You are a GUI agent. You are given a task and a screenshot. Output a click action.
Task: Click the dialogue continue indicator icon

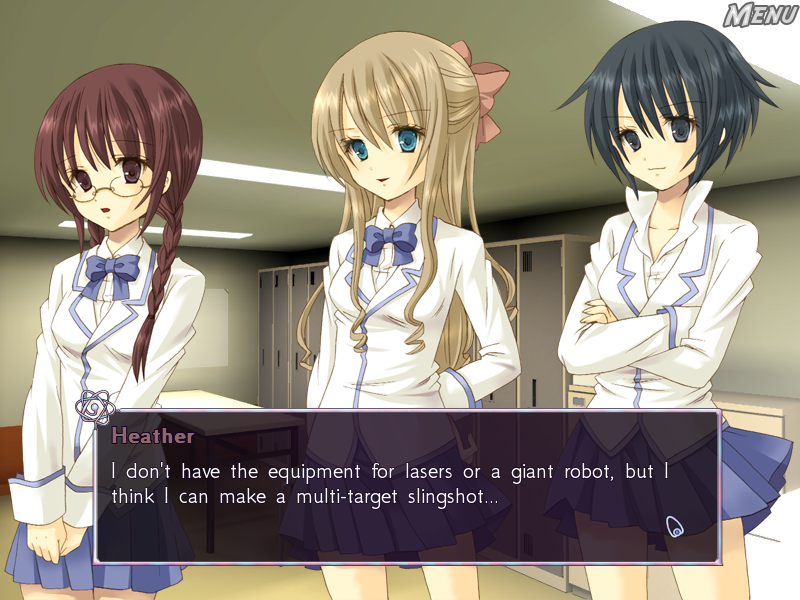pyautogui.click(x=675, y=526)
